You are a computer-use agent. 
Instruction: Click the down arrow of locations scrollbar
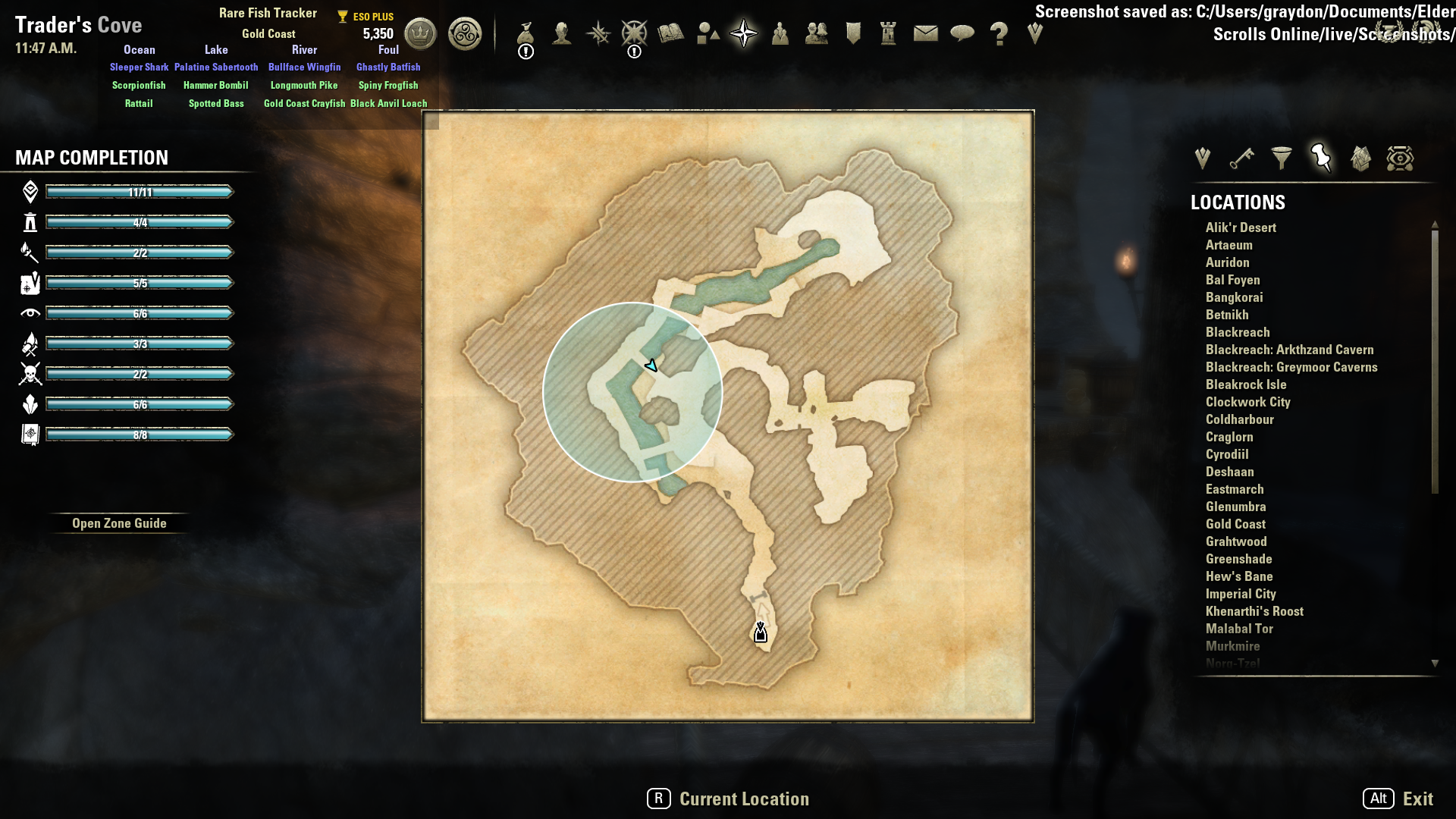[1435, 664]
